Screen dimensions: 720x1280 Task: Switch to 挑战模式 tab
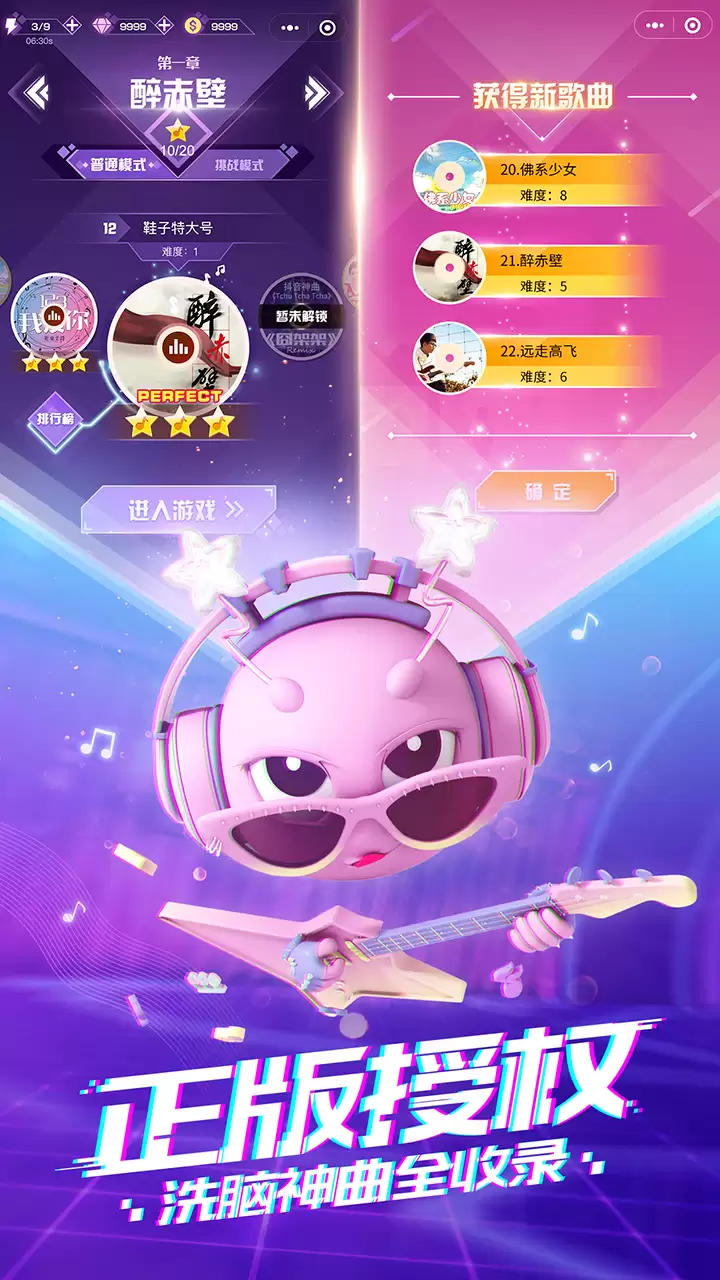click(x=239, y=164)
